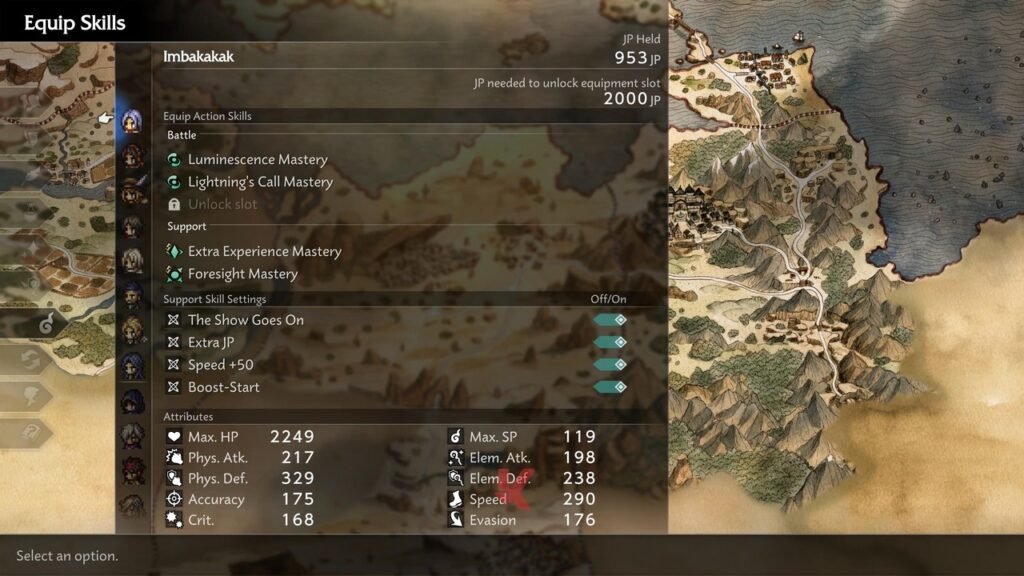Select the dark-hooded character portrait
Image resolution: width=1024 pixels, height=576 pixels.
pos(132,400)
